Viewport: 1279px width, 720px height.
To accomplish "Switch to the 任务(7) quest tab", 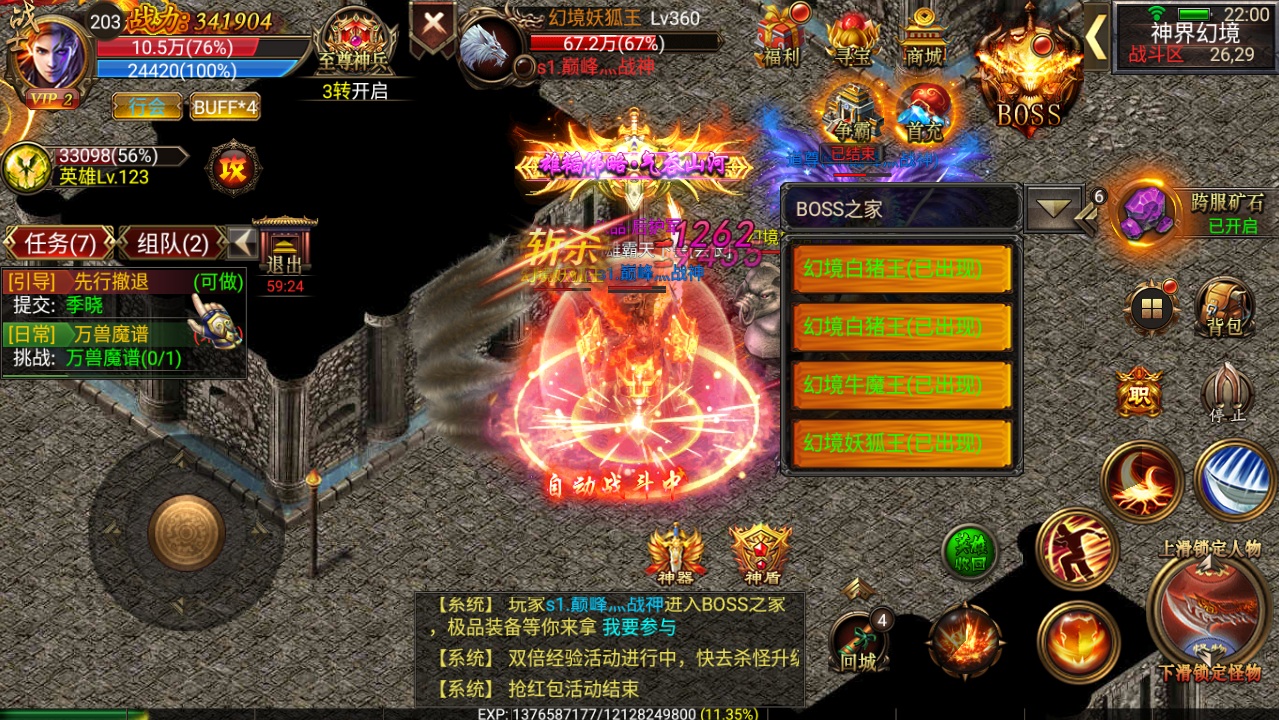I will coord(61,243).
